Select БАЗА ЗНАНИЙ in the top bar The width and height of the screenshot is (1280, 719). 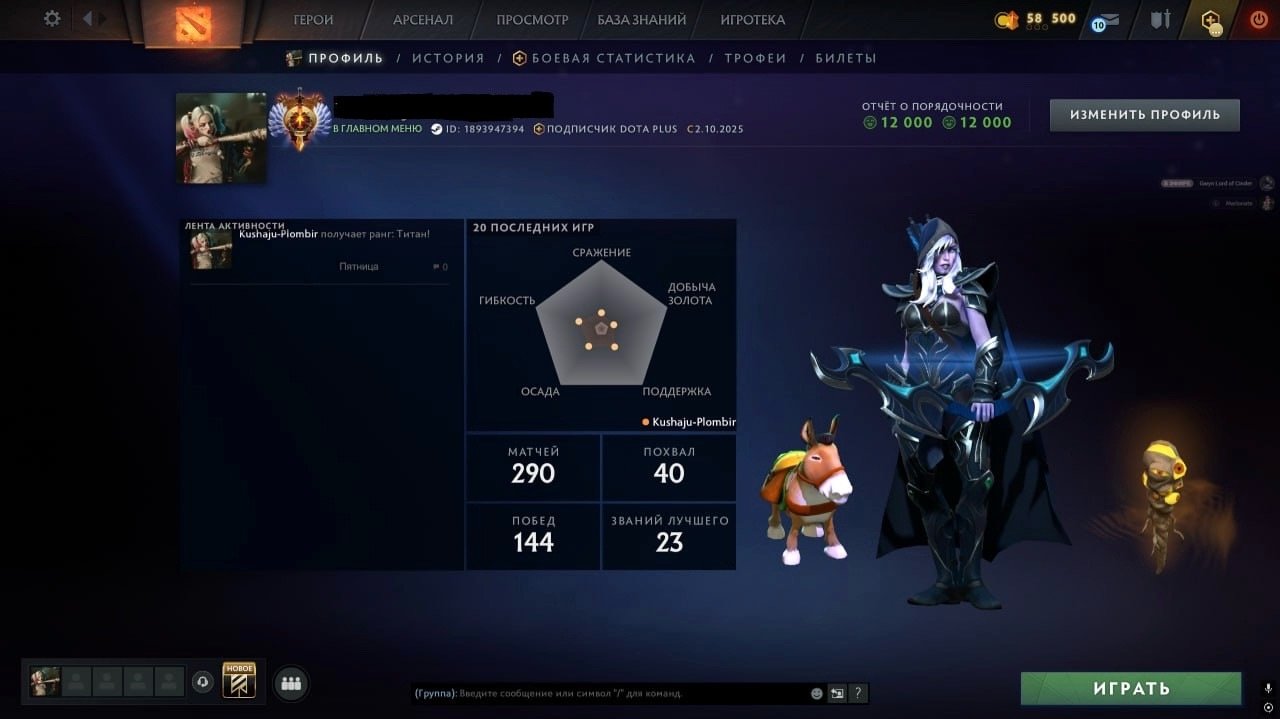coord(642,20)
